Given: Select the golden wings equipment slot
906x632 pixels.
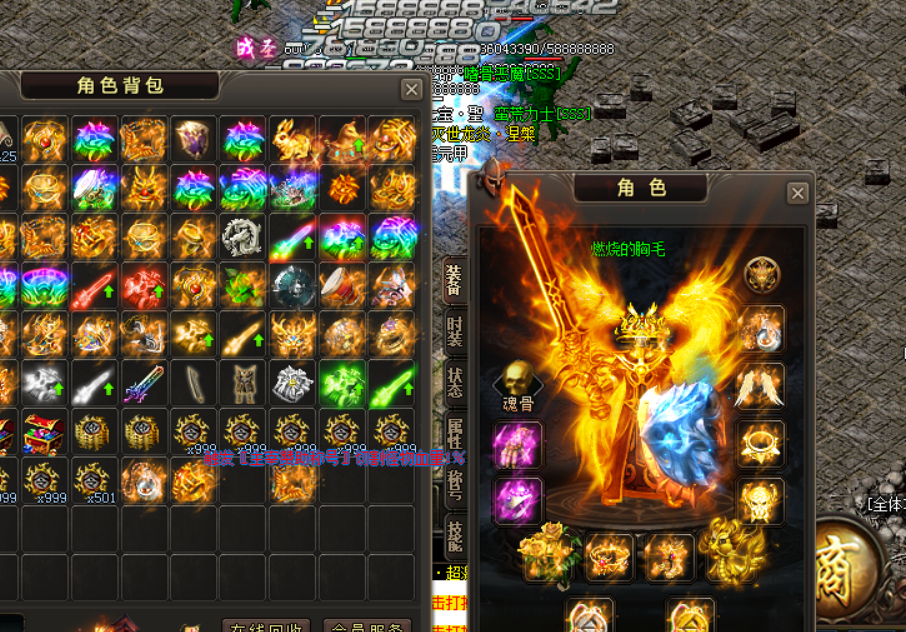Looking at the screenshot, I should click(x=760, y=386).
